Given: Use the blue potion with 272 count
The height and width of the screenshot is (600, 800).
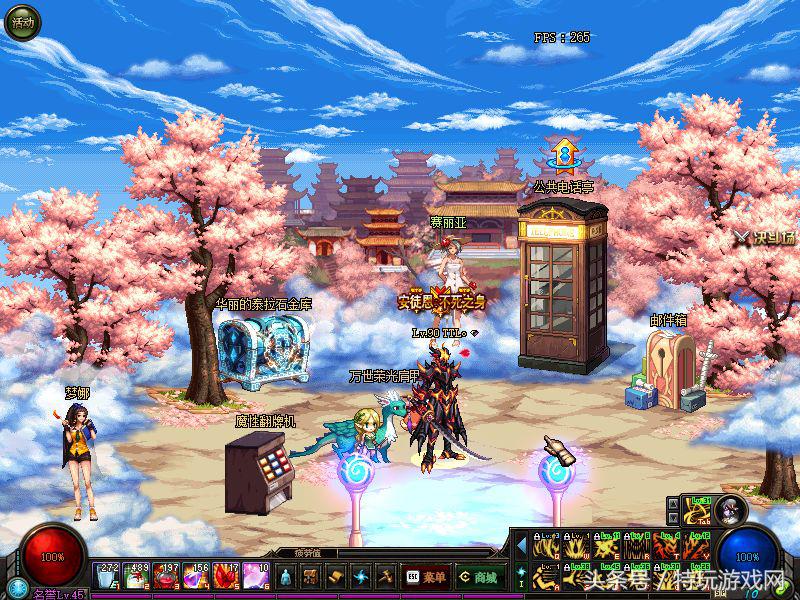Looking at the screenshot, I should (x=106, y=576).
